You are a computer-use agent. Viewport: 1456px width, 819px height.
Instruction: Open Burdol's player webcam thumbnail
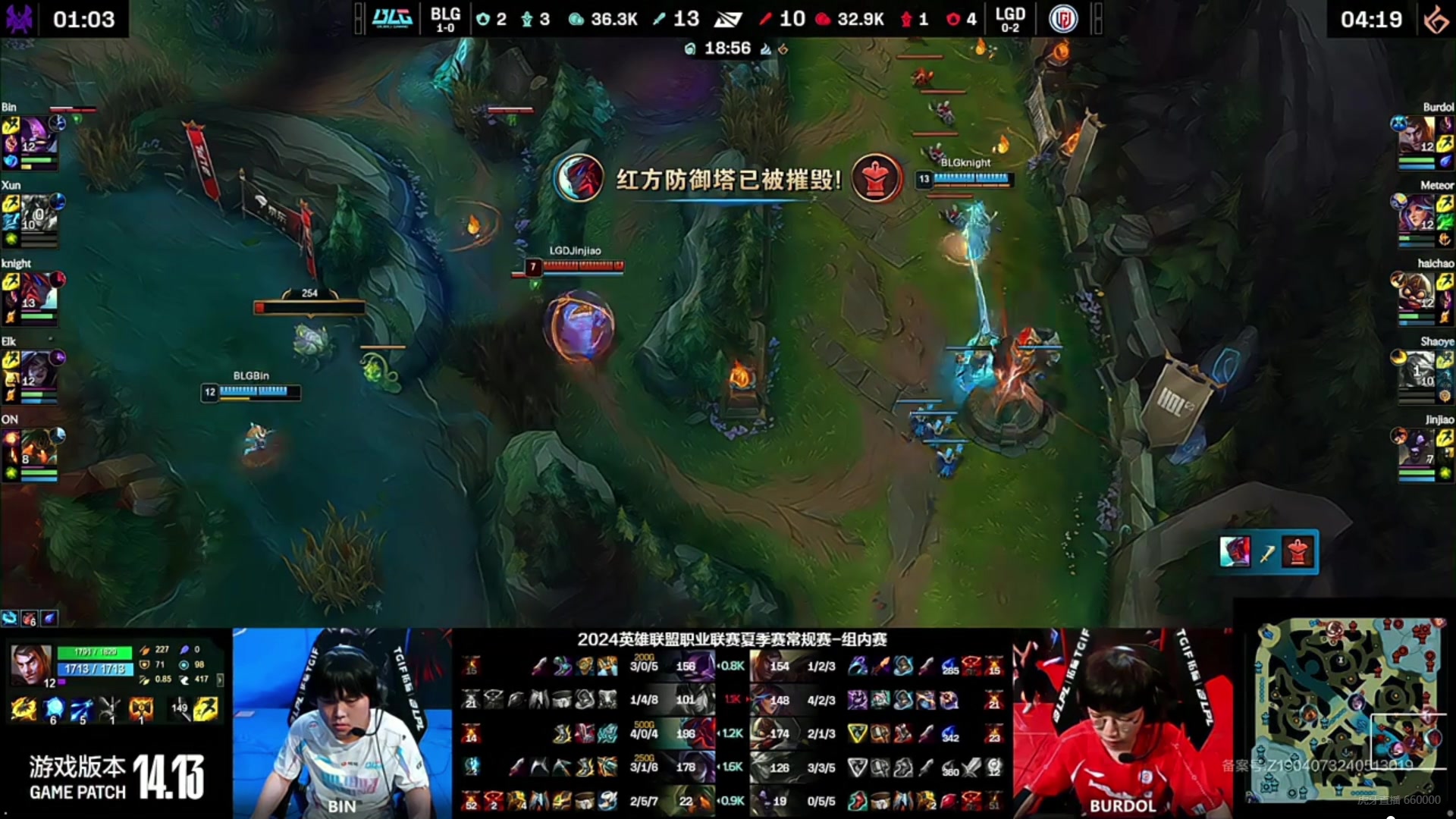click(1122, 723)
